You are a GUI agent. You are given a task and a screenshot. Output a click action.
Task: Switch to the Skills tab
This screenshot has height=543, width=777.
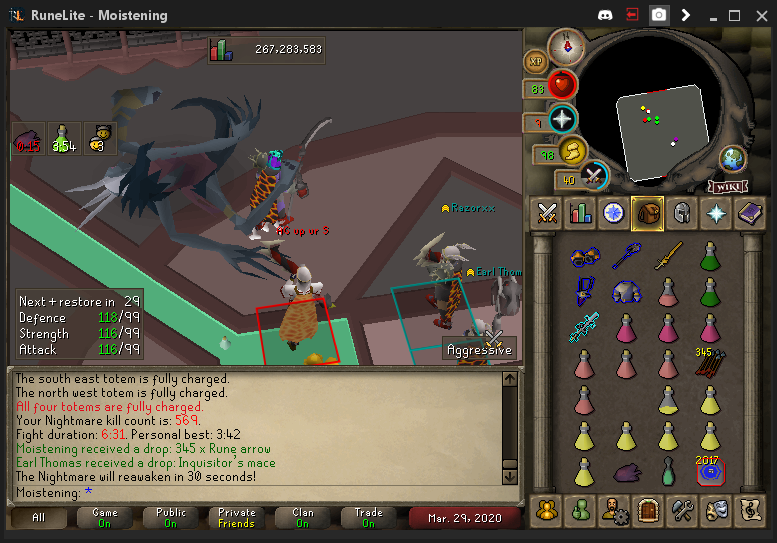pos(580,212)
